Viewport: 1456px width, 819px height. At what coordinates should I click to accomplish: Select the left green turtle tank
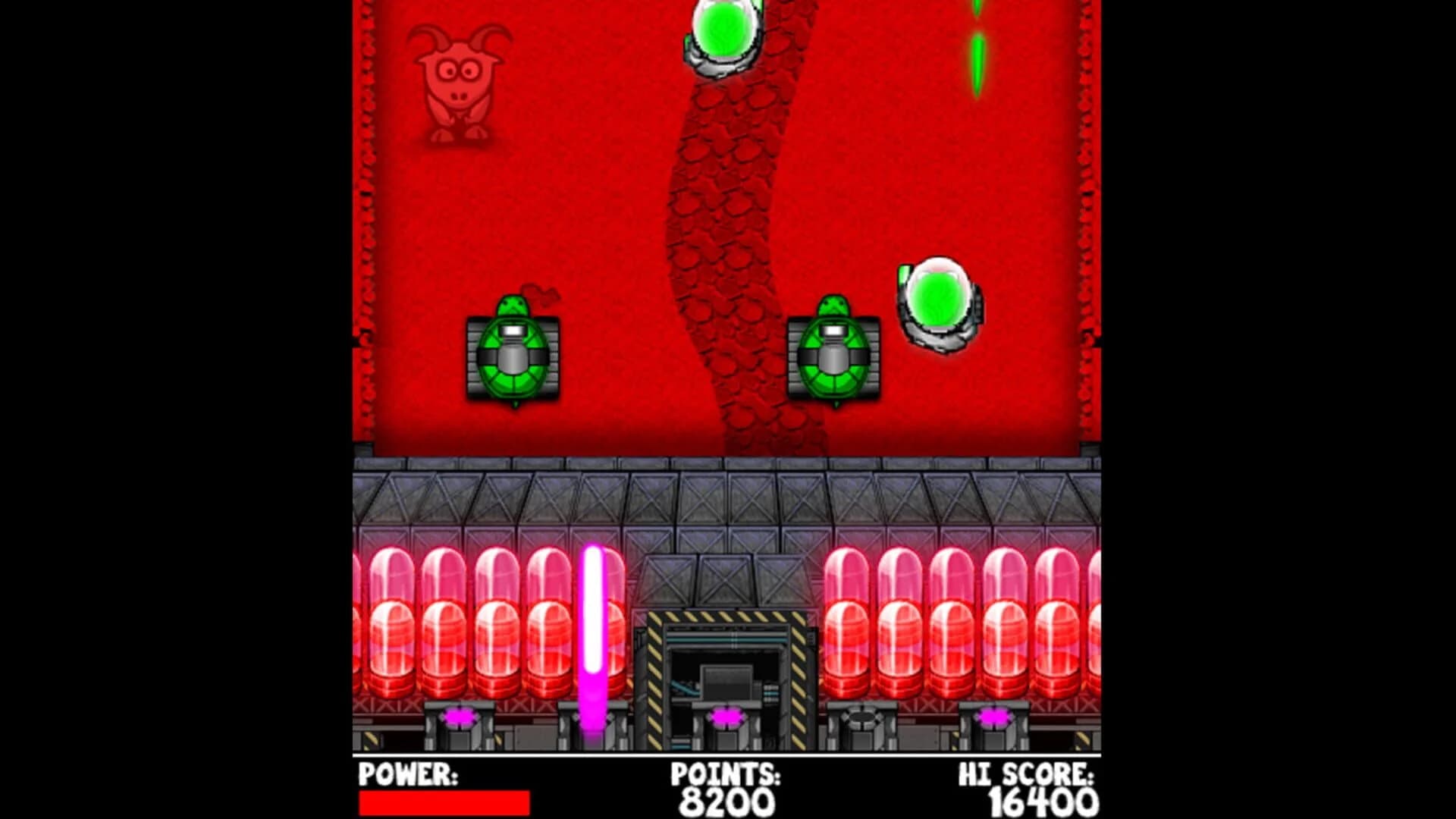pos(513,356)
